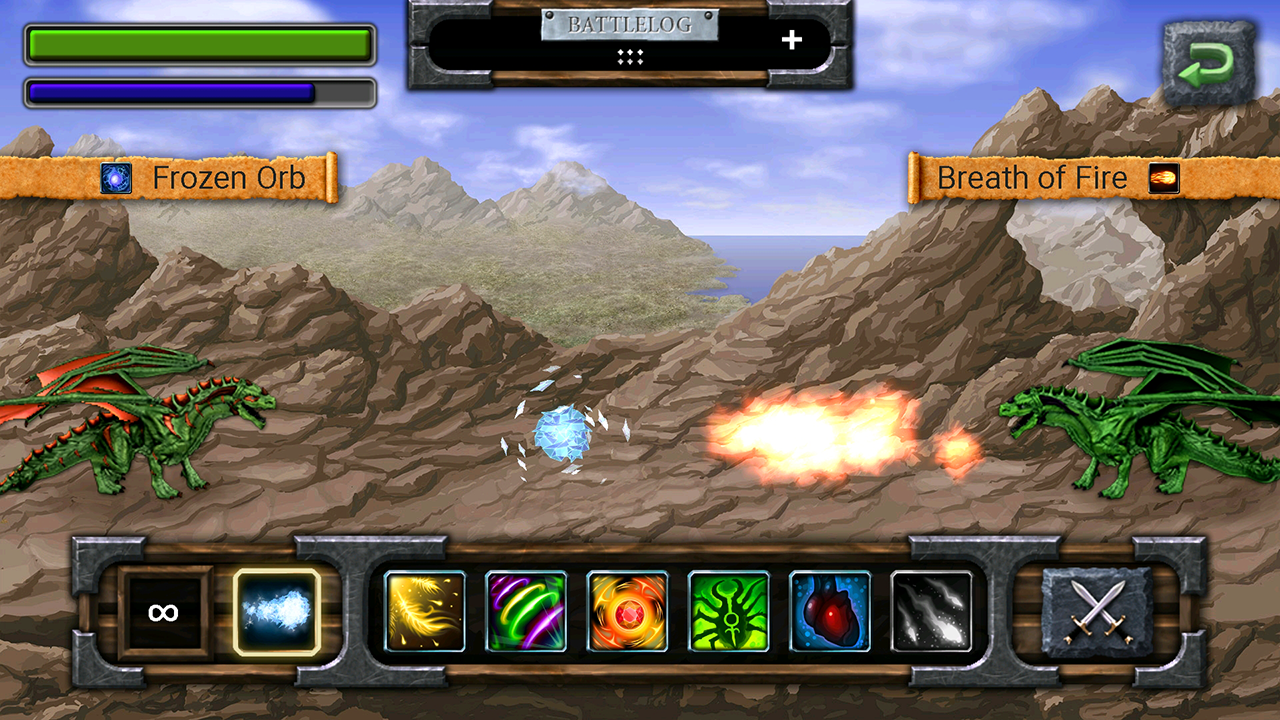Select the green and purple swirl spell icon
1280x720 pixels.
pos(526,612)
